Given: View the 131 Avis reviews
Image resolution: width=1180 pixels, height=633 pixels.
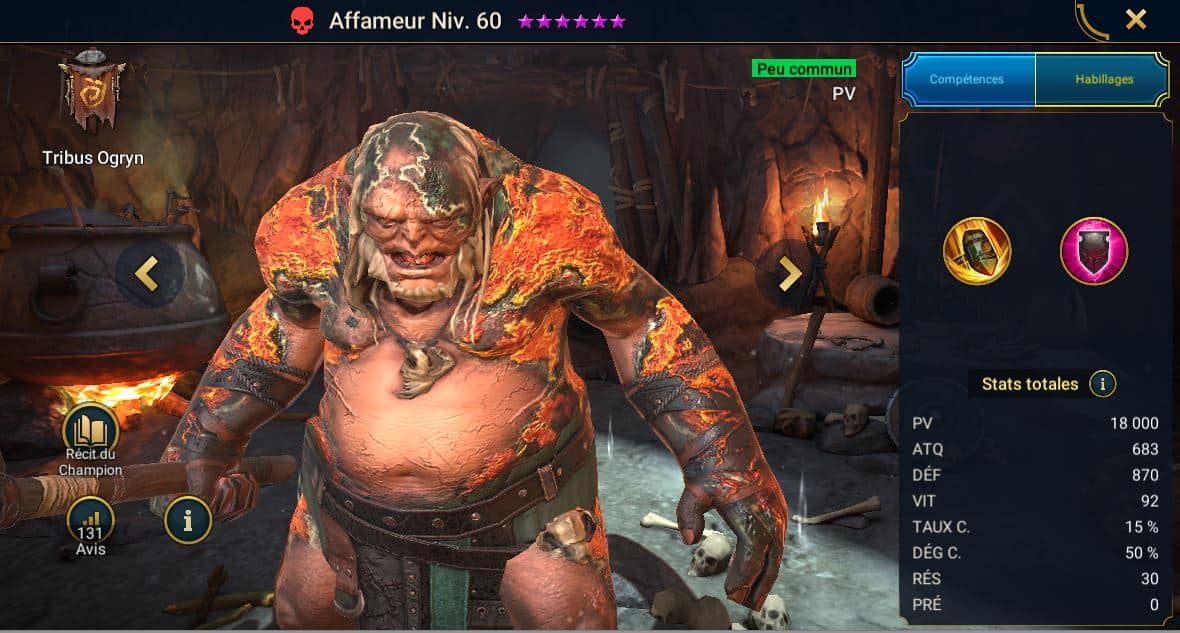Looking at the screenshot, I should [90, 524].
